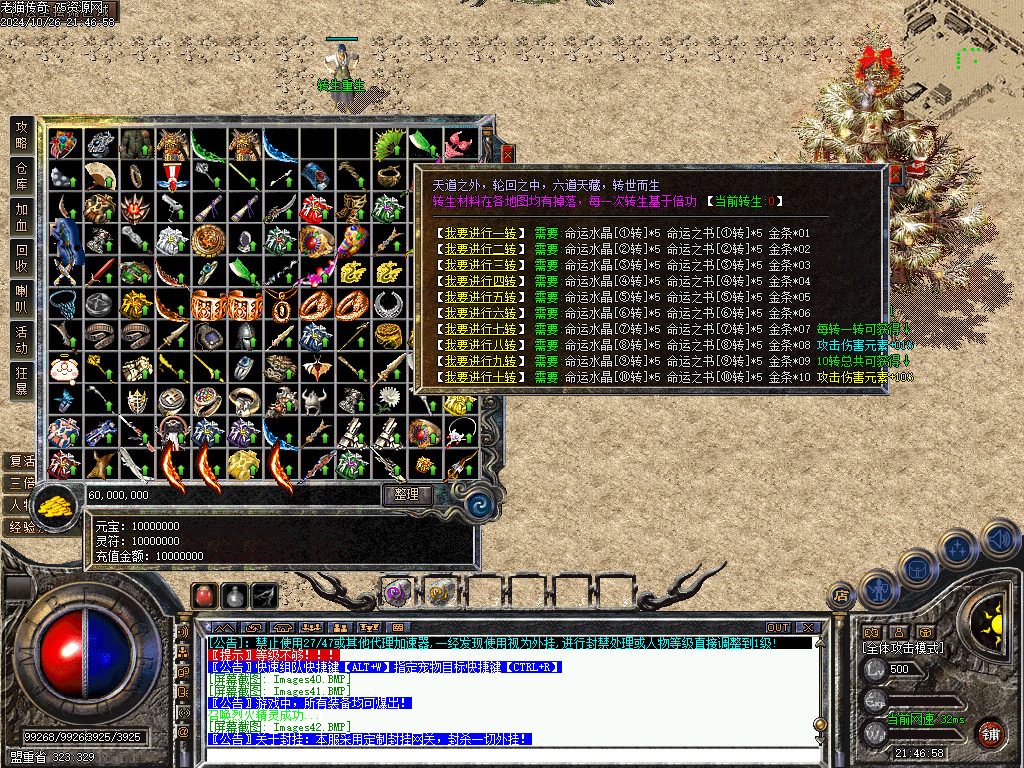The image size is (1024, 768).
Task: Open the 活动 events side button
Action: pos(22,340)
